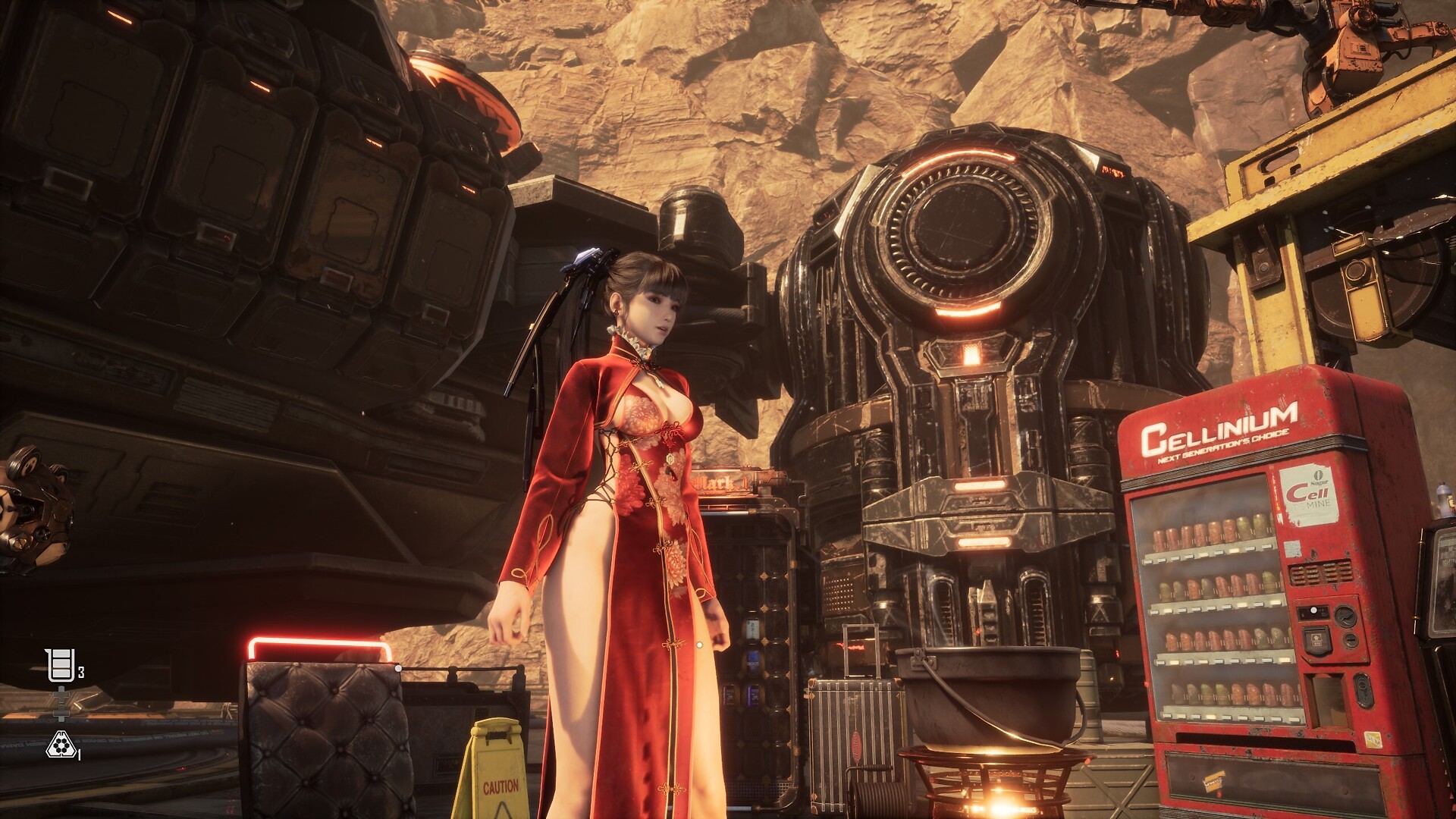Screen dimensions: 1456x819
Task: Select the triangular hexagon-cluster item icon
Action: [x=60, y=746]
